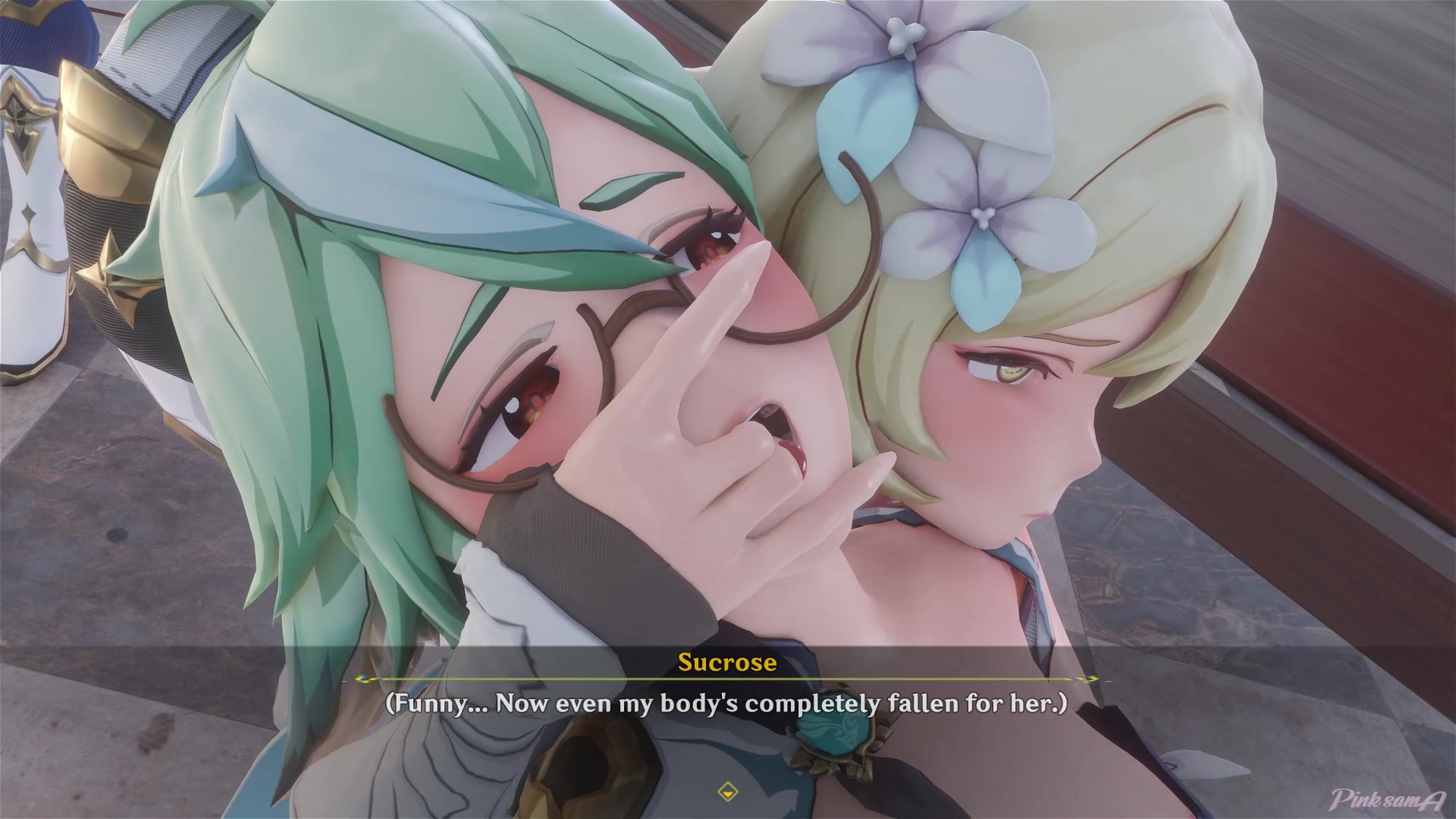1456x819 pixels.
Task: Click the yellow dialogue continue arrow
Action: [727, 792]
